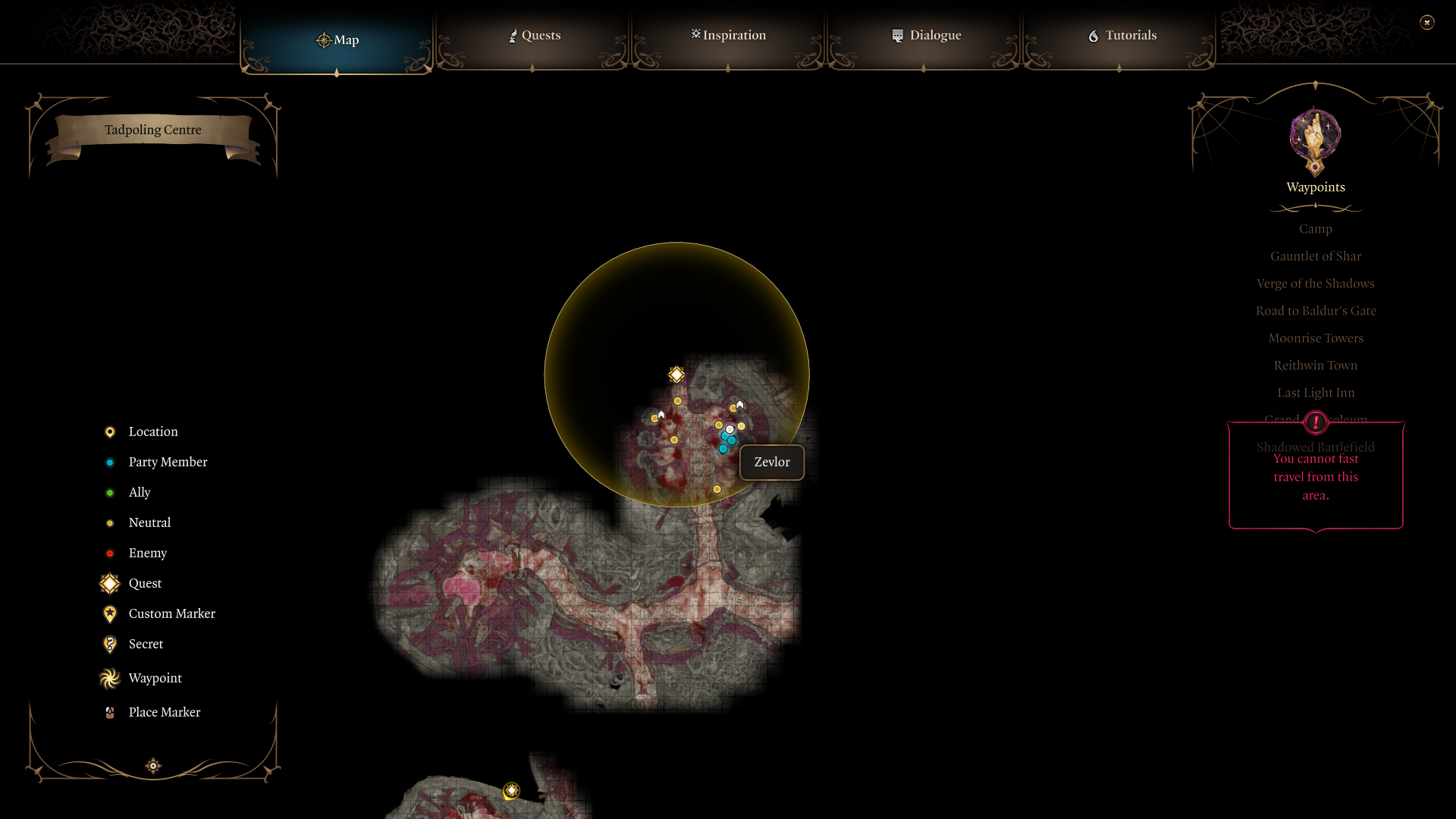1456x819 pixels.
Task: Select the Camp waypoint
Action: click(1315, 228)
